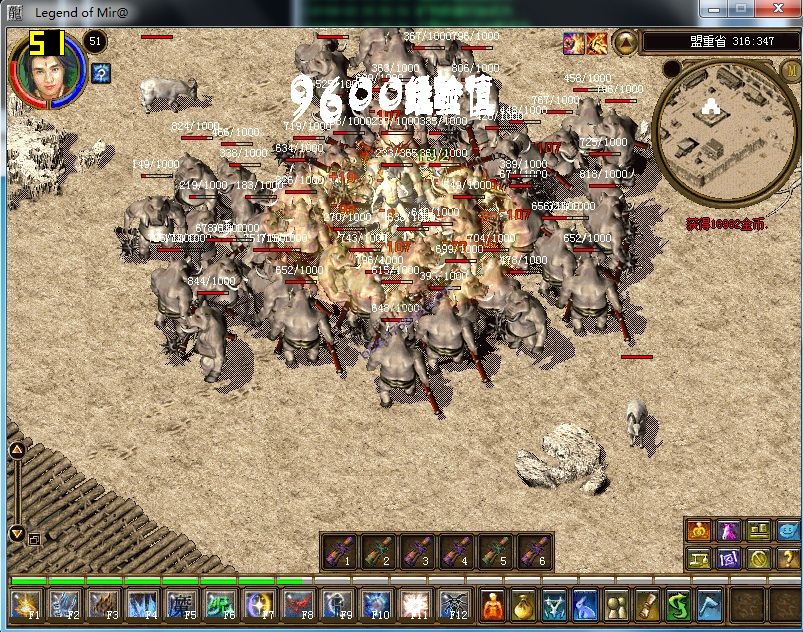Viewport: 803px width, 632px height.
Task: Select the golden fire buff icon
Action: tap(596, 42)
